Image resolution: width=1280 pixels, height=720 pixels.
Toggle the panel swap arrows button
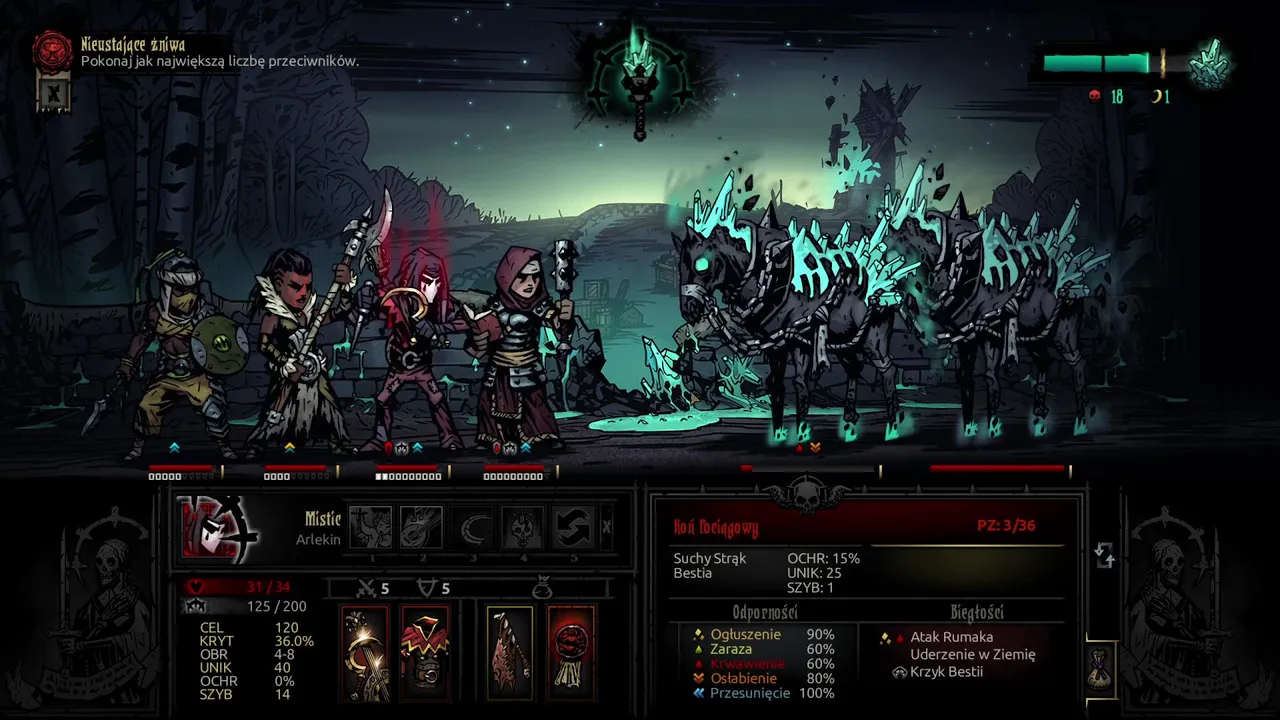click(1105, 555)
